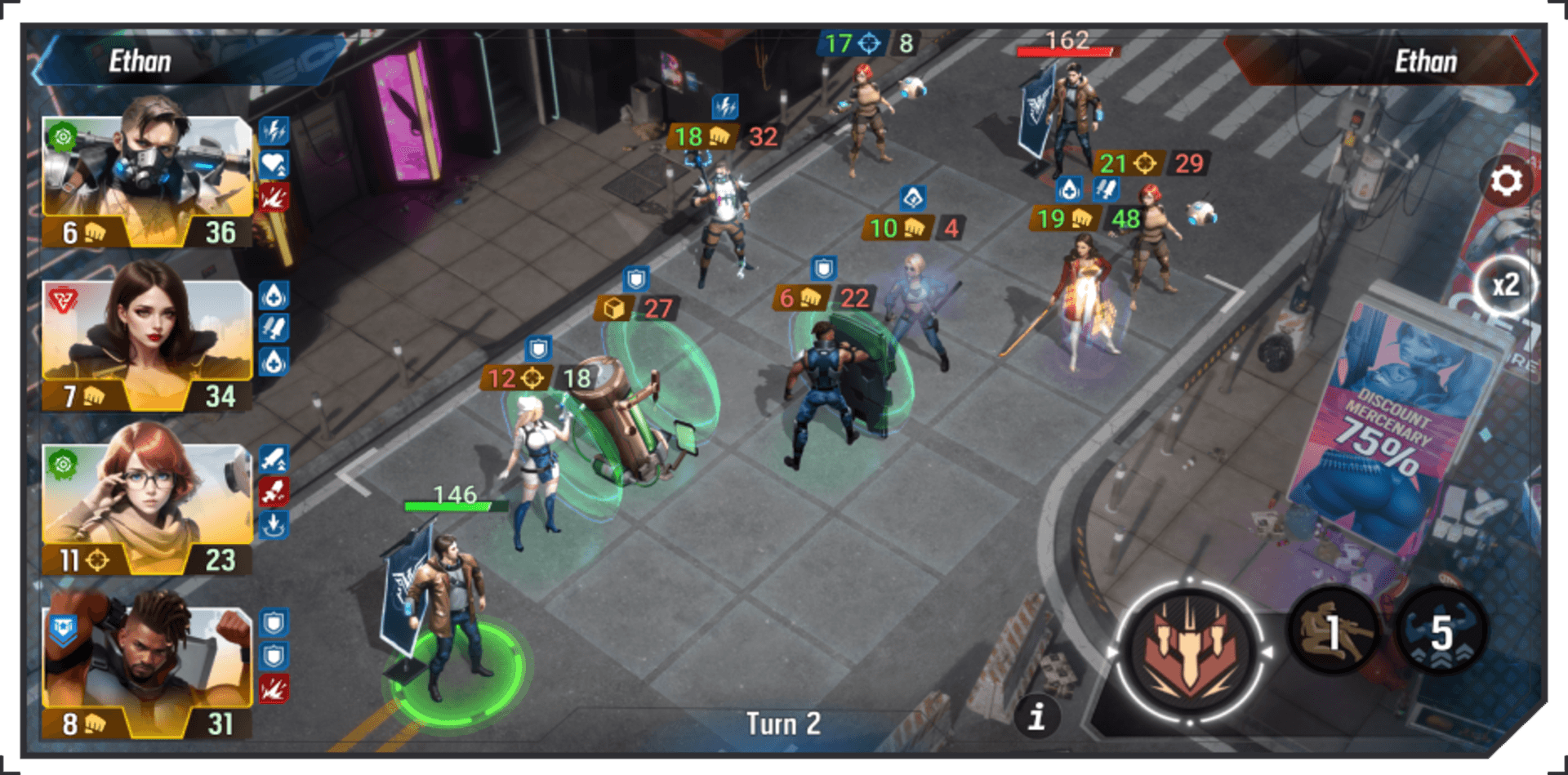Open settings with the gear icon
This screenshot has height=775, width=1568.
pos(1506,180)
